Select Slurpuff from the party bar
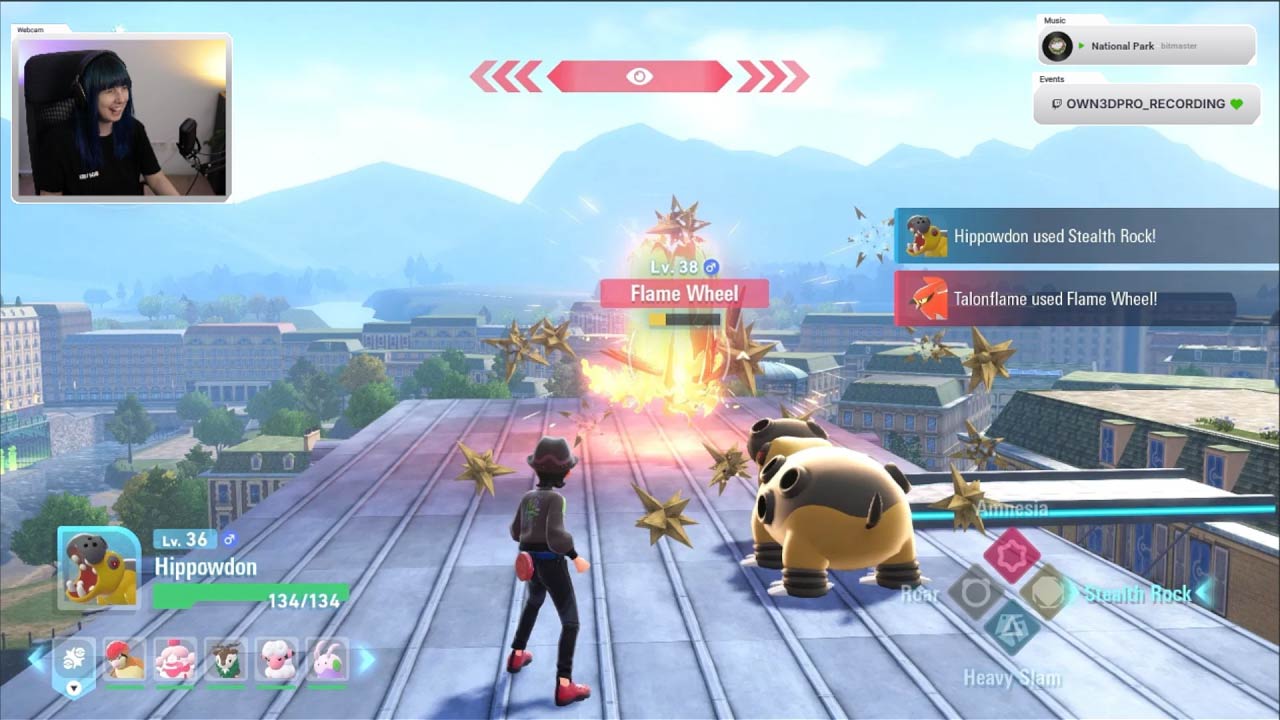Screen dimensions: 1280x720 pos(175,660)
